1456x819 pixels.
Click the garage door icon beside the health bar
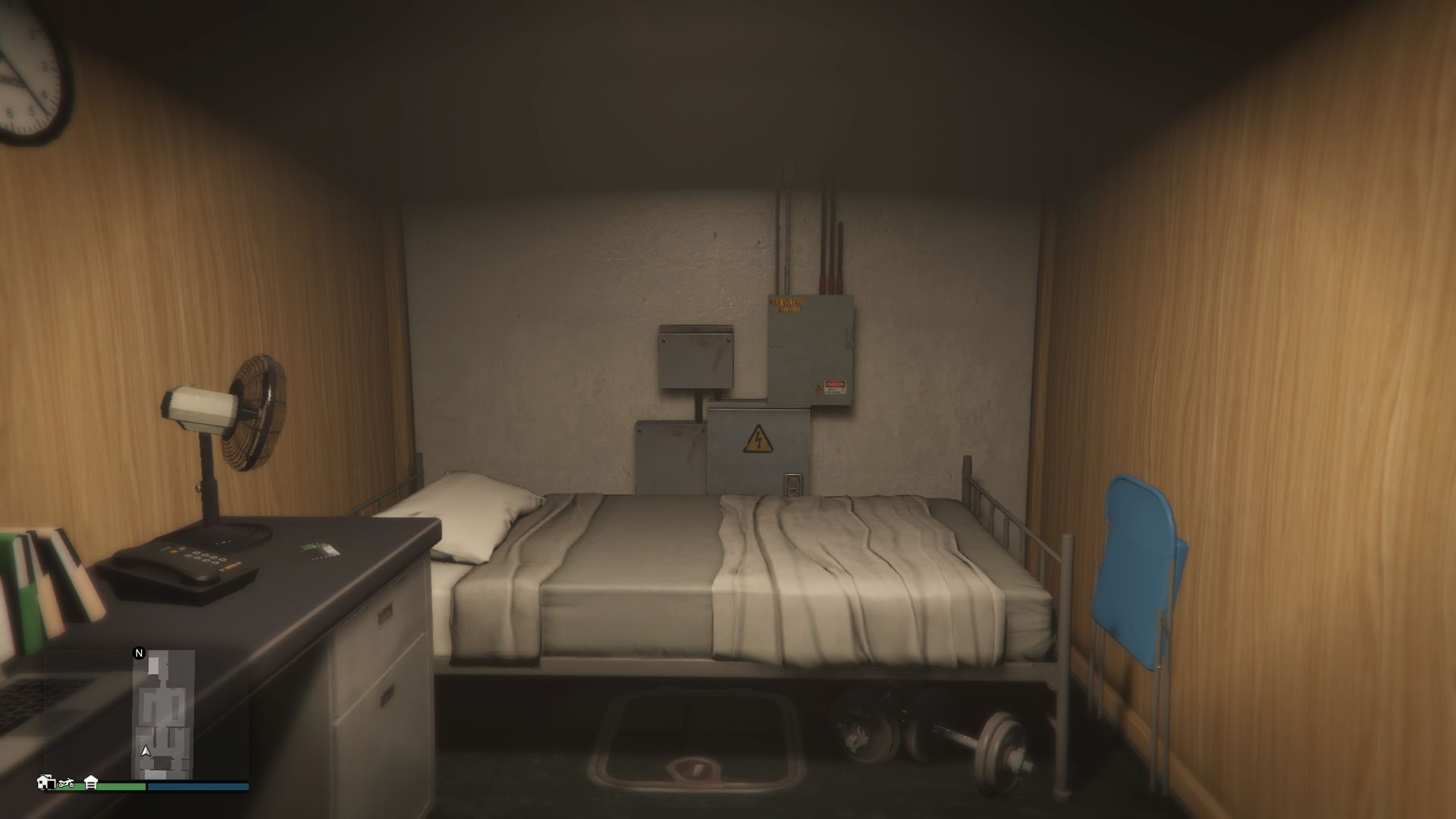click(x=91, y=783)
